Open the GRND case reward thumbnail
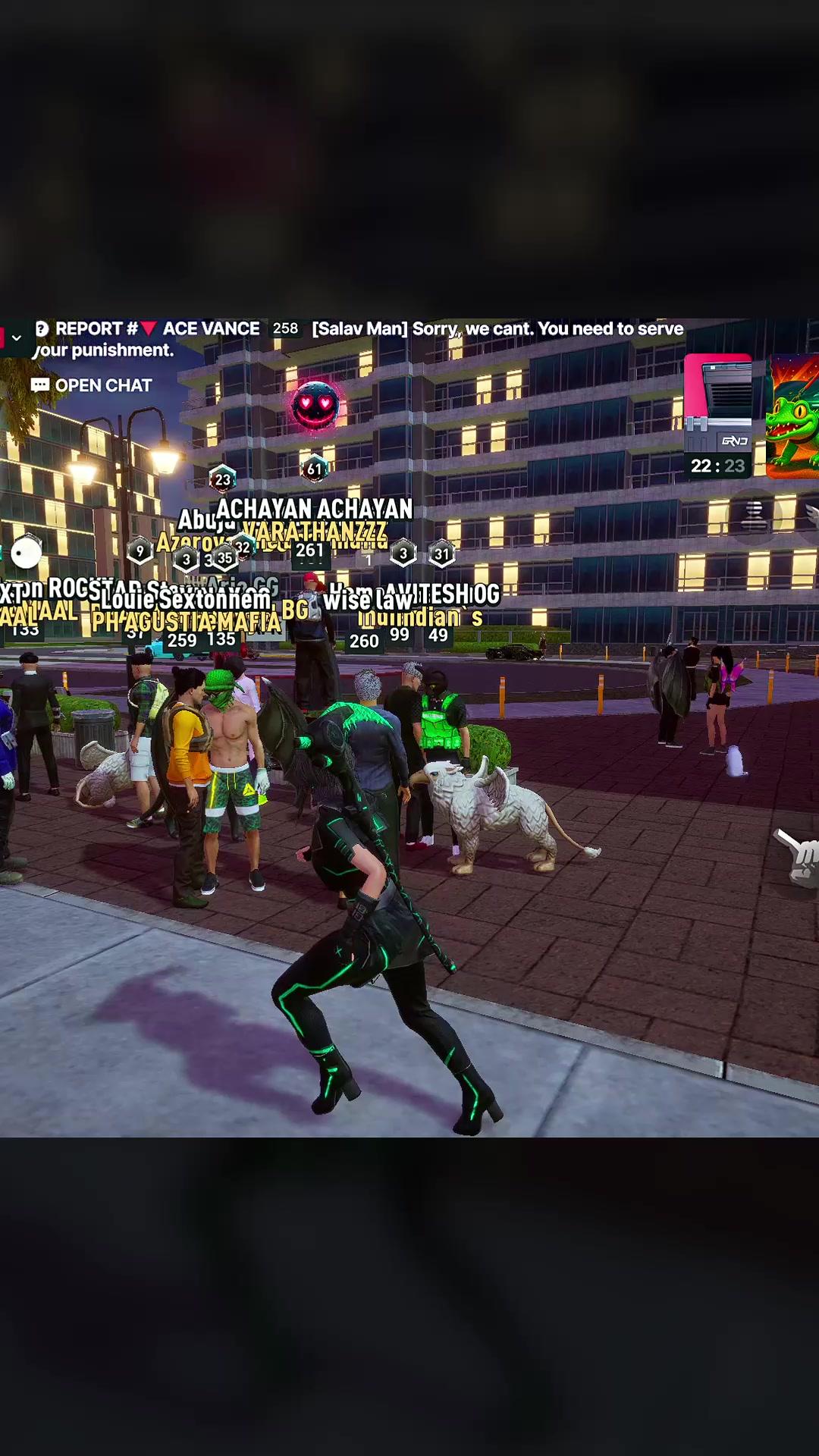The image size is (819, 1456). [x=717, y=414]
